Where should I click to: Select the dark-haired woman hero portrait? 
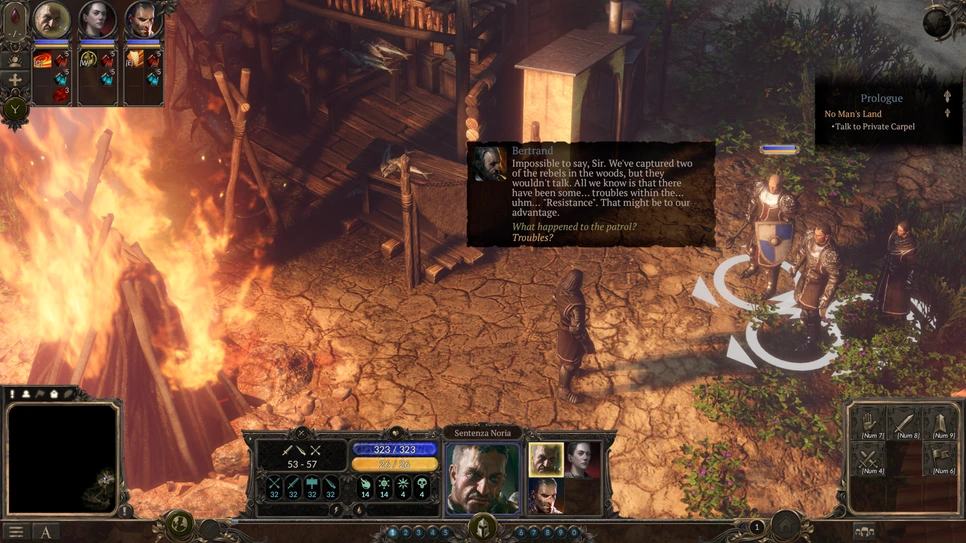tap(97, 20)
